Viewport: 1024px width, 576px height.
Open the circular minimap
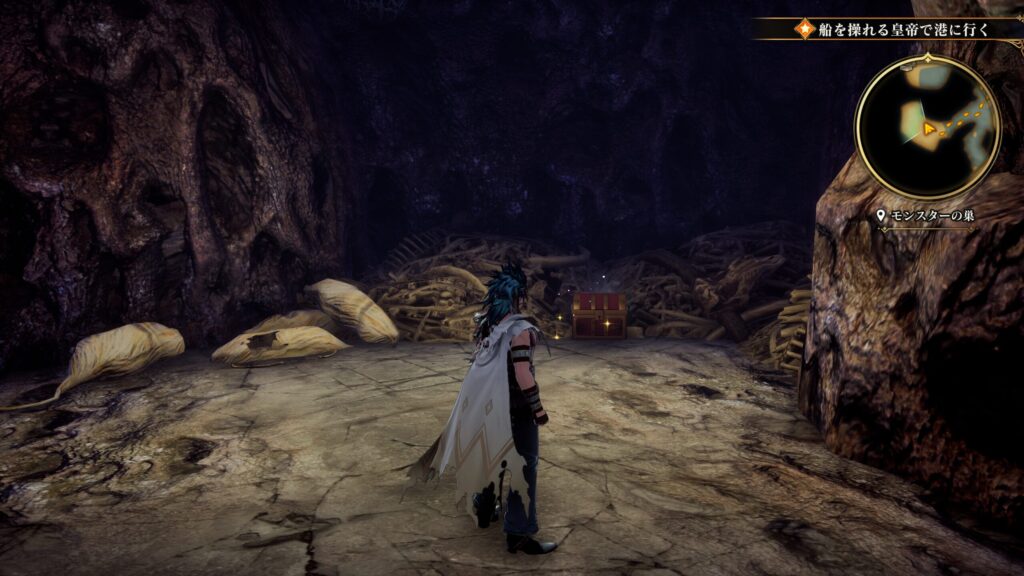[928, 126]
